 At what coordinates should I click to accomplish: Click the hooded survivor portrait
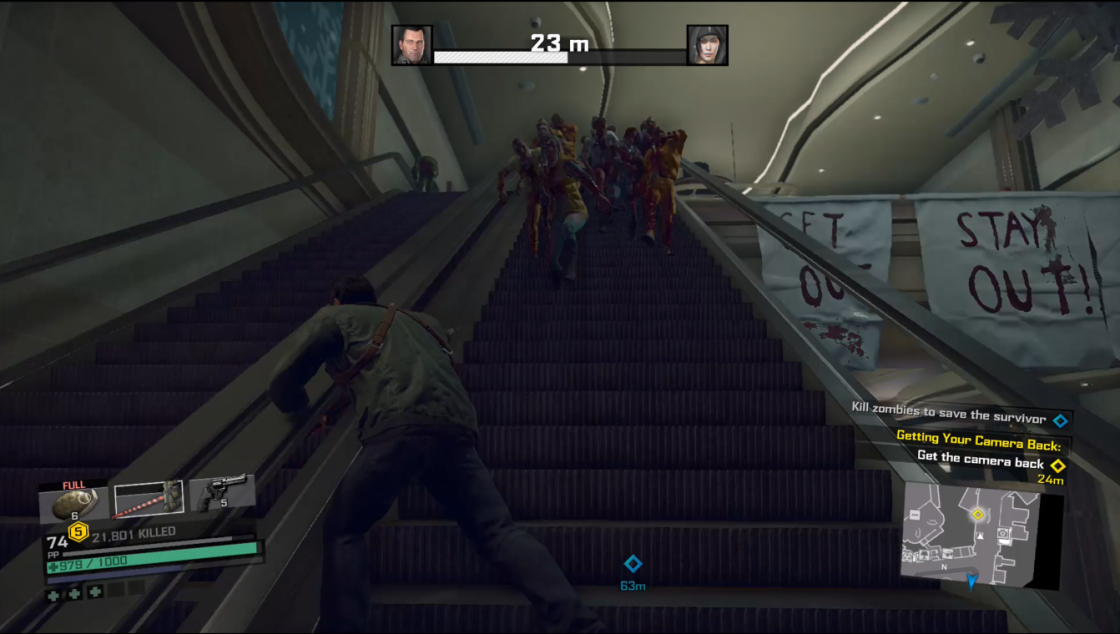[x=707, y=45]
